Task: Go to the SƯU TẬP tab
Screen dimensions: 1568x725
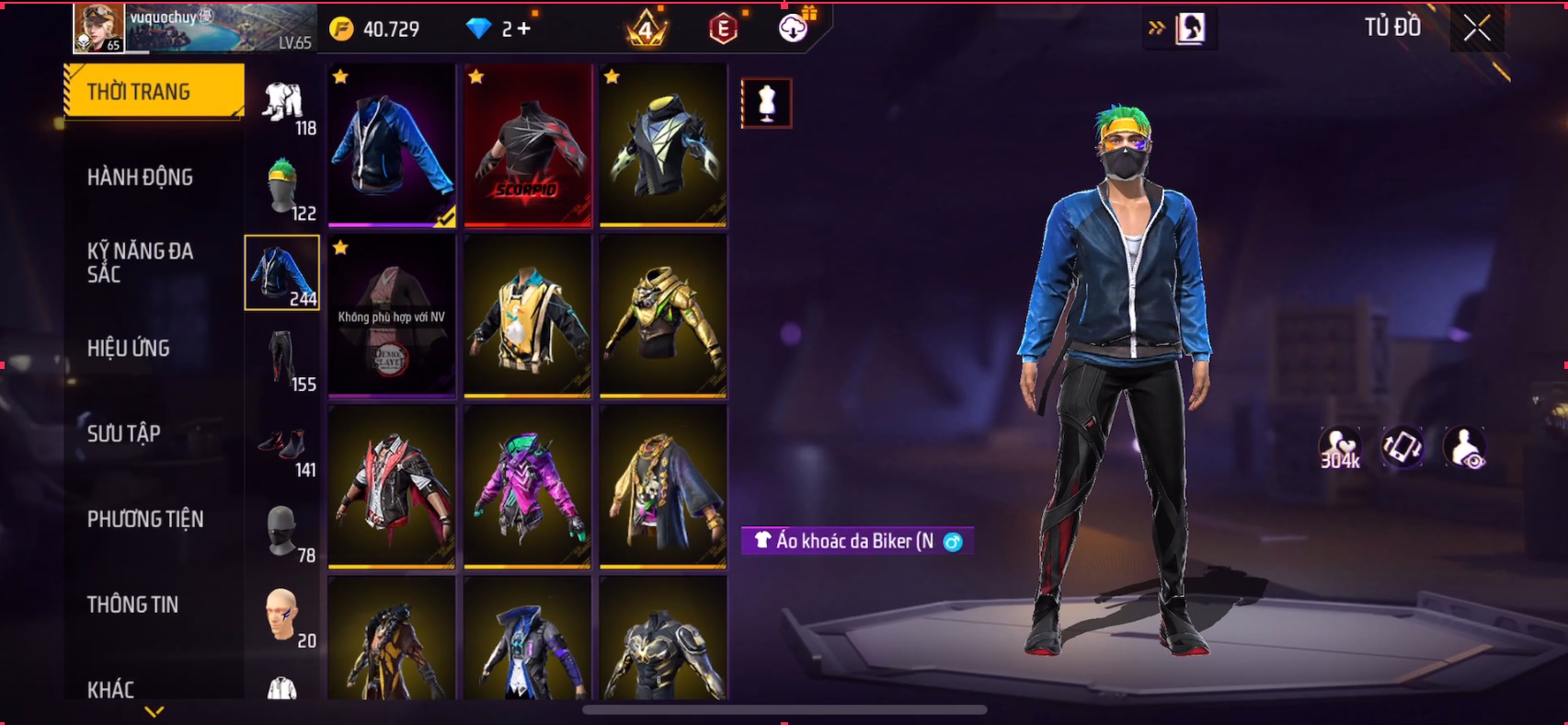Action: click(x=124, y=433)
